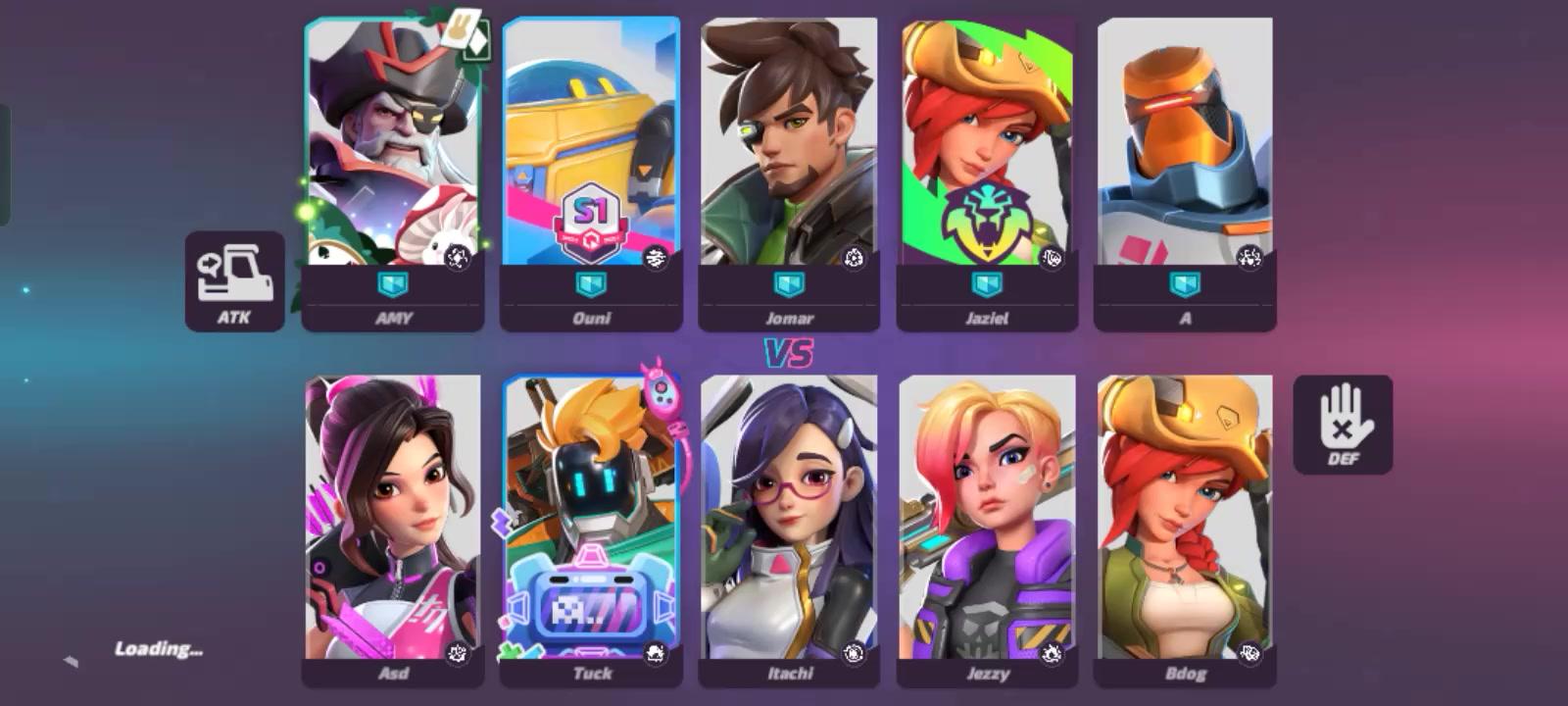Image resolution: width=1568 pixels, height=706 pixels.
Task: Click the hero emblem icon on Jaziel's card
Action: [1052, 261]
